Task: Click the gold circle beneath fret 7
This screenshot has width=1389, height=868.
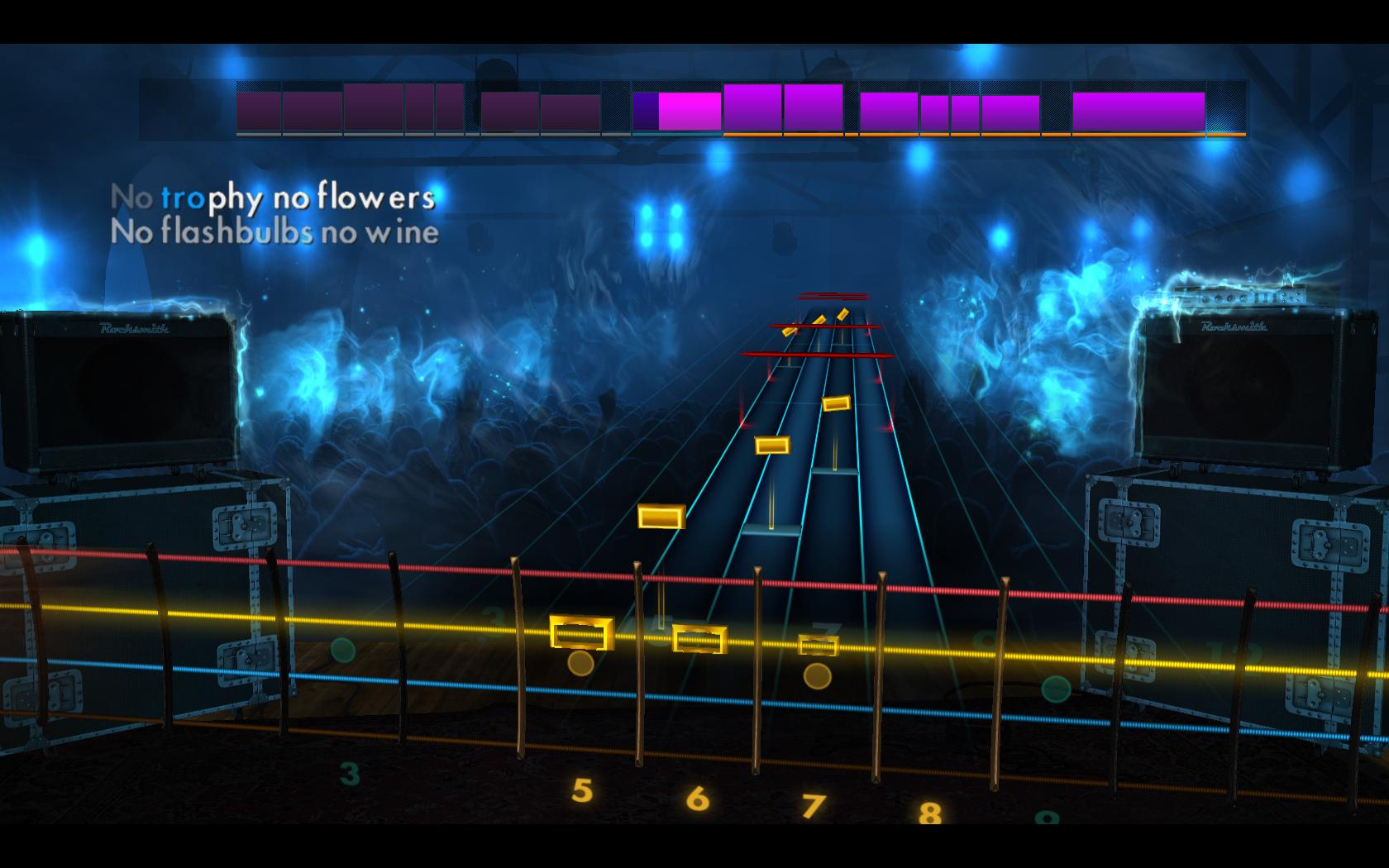Action: point(817,677)
